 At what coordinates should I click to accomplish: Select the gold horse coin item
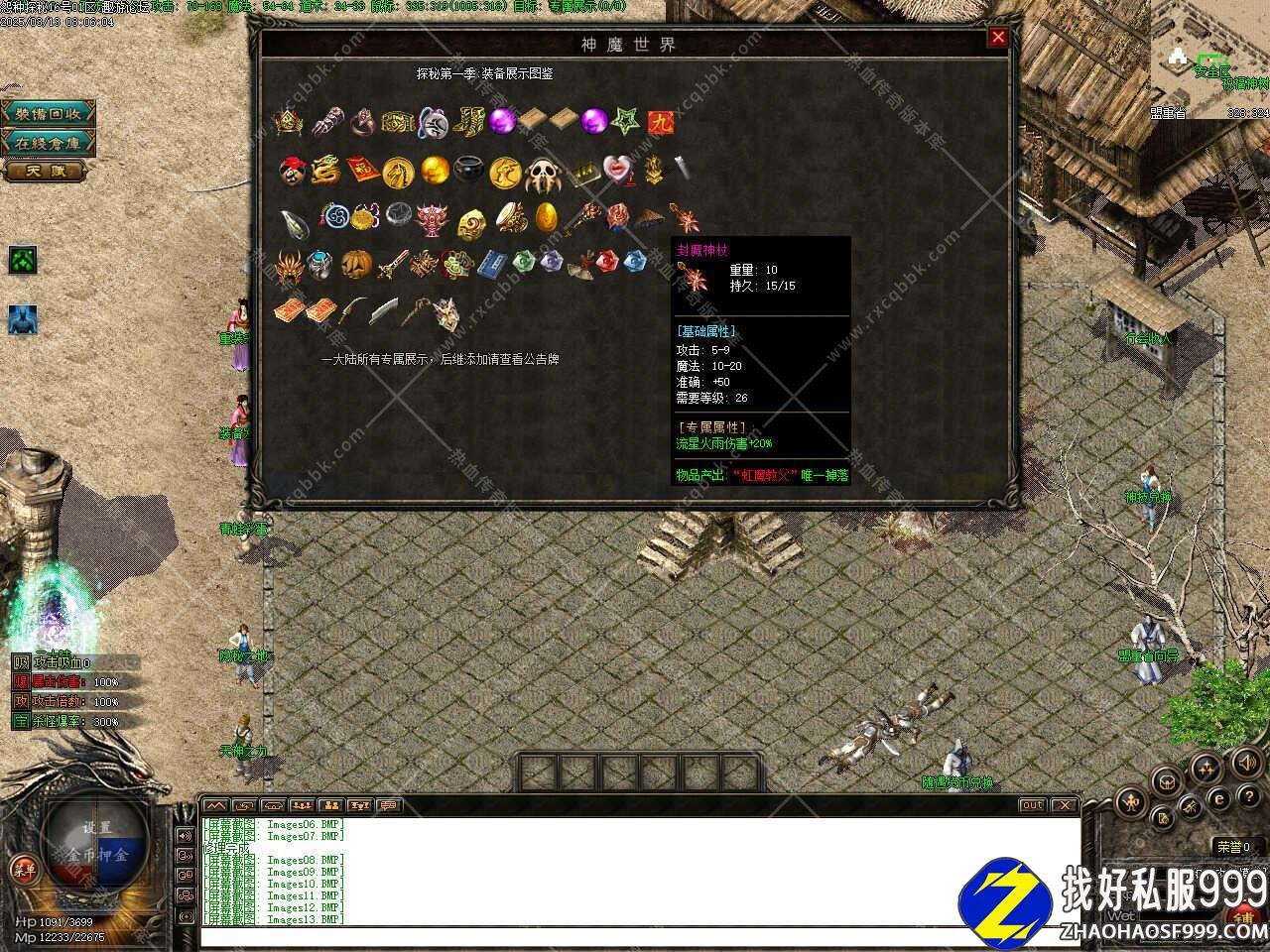pyautogui.click(x=398, y=172)
